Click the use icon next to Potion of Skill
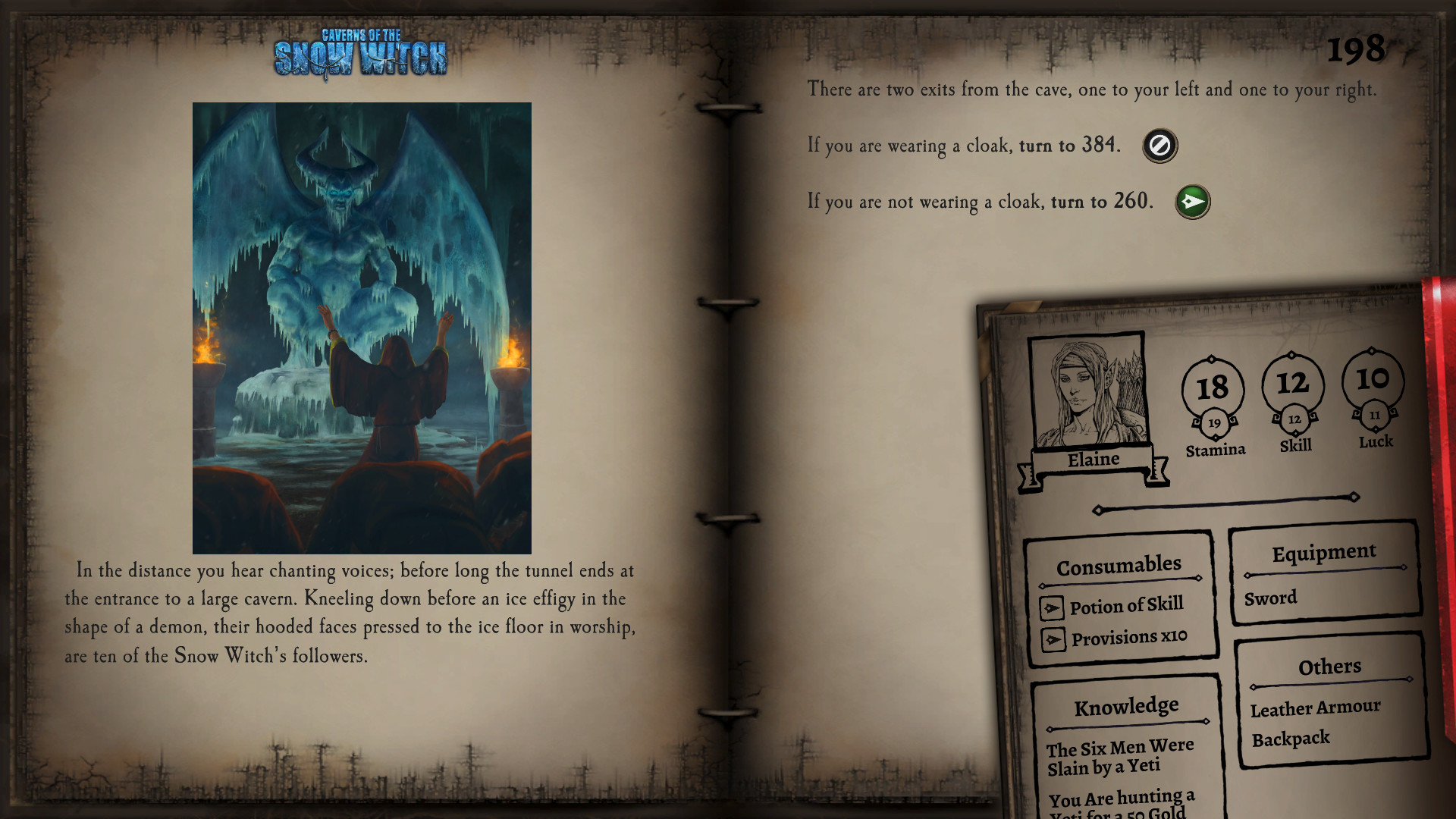This screenshot has width=1456, height=819. pos(1054,605)
